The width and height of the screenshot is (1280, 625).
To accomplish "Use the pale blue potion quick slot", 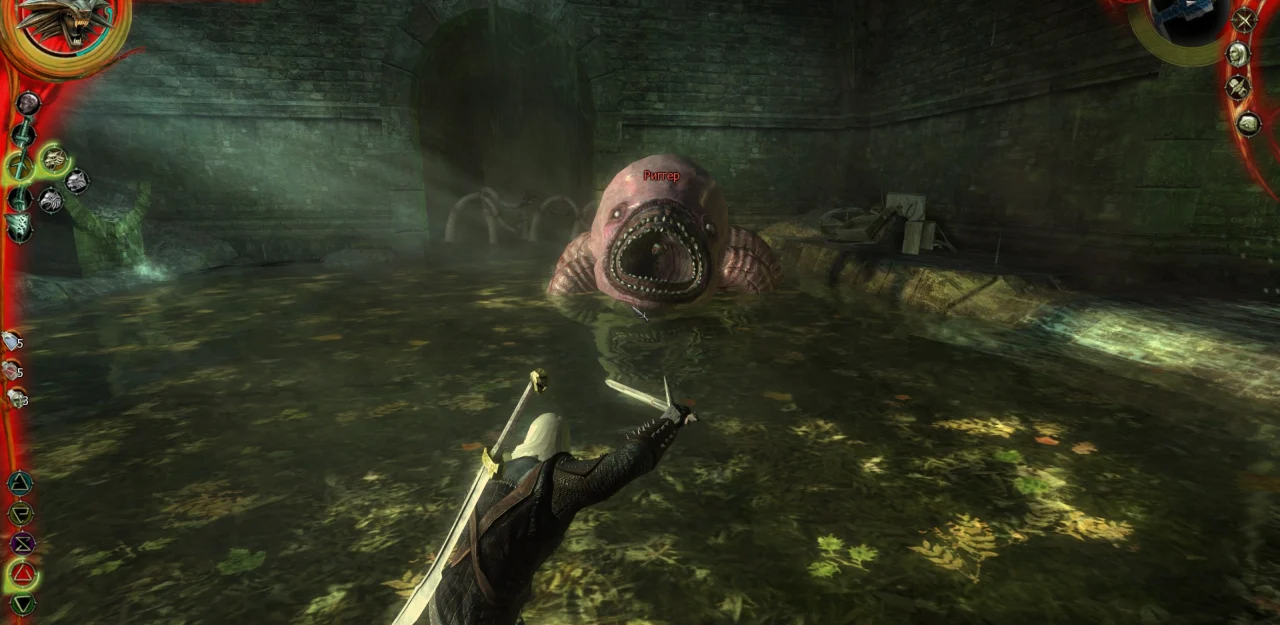I will 11,342.
